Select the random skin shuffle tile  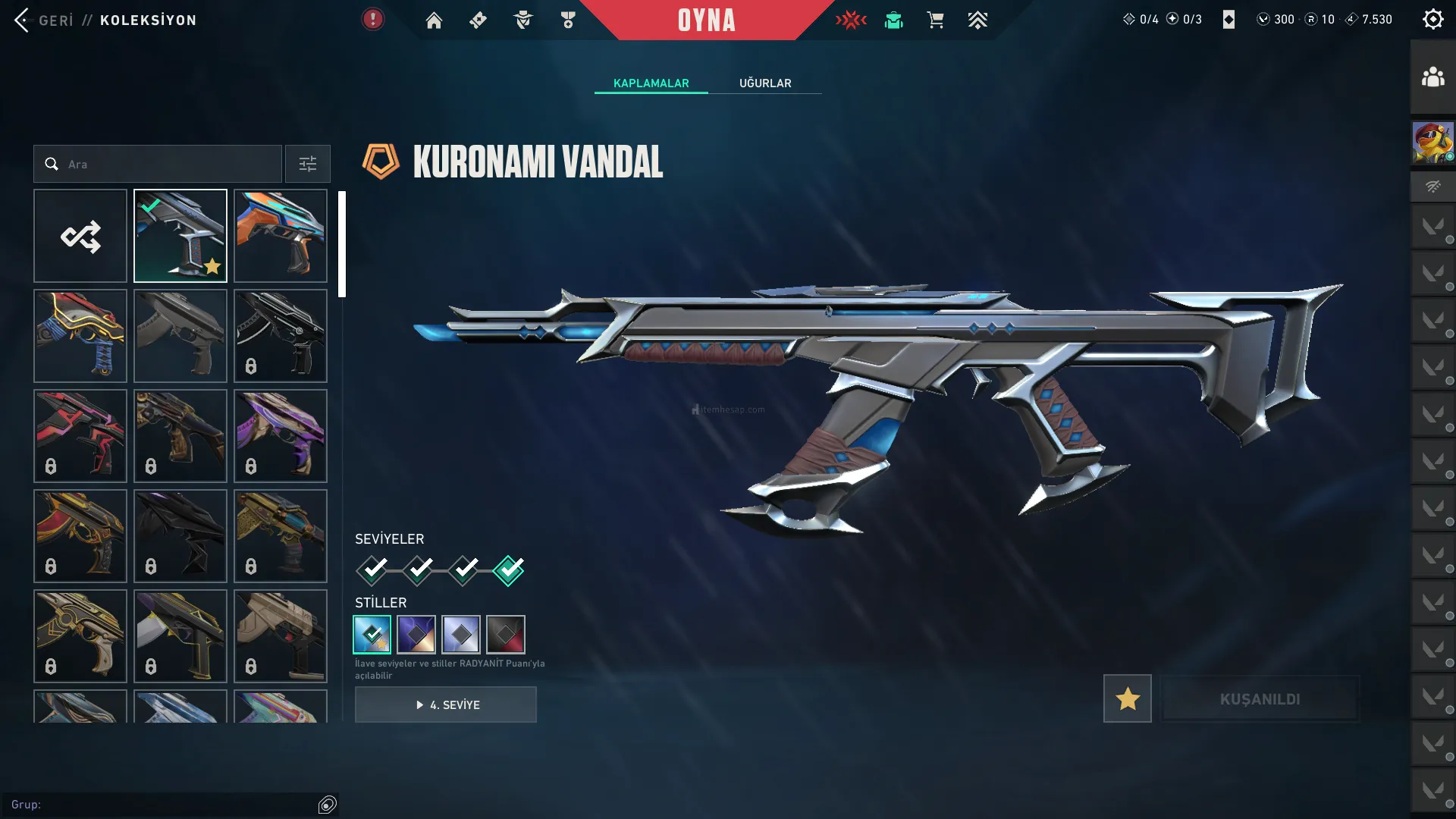pos(80,236)
